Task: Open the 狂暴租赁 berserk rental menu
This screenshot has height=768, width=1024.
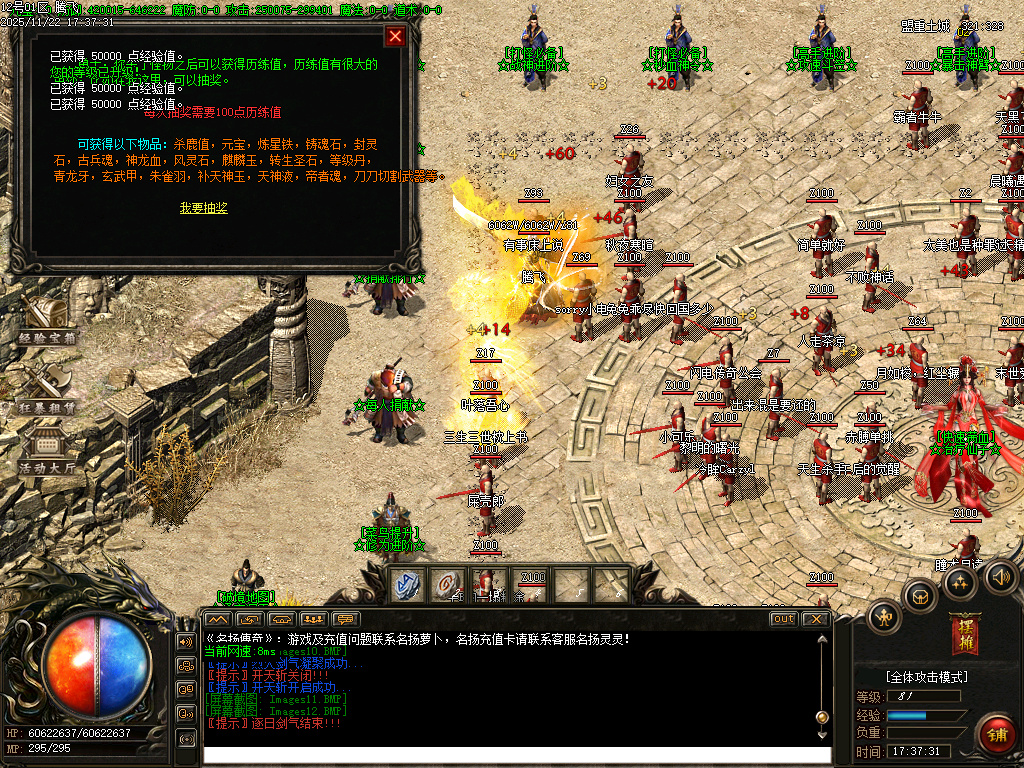Action: pyautogui.click(x=46, y=388)
